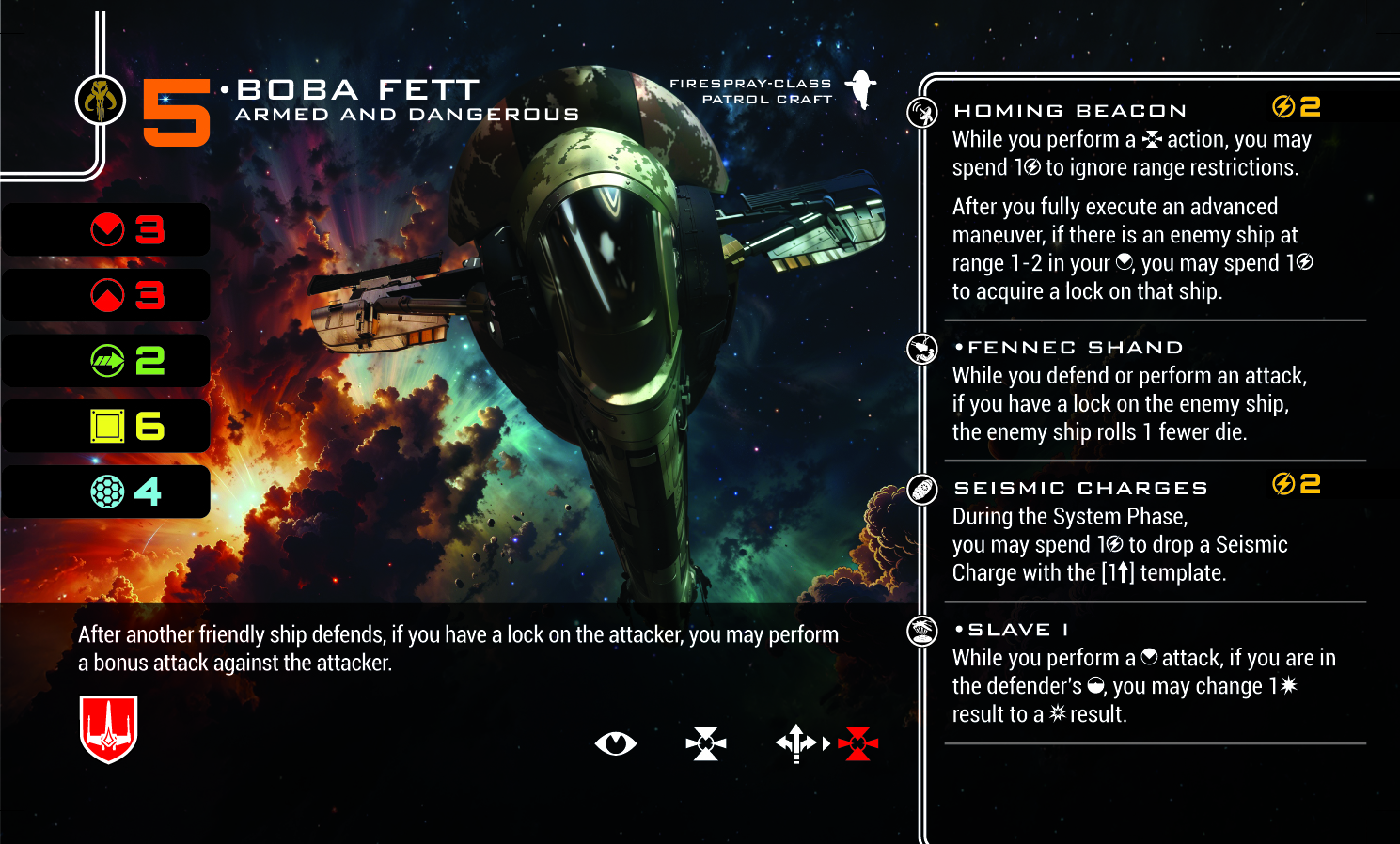Activate the eye-shaped focus action icon
Image resolution: width=1400 pixels, height=844 pixels.
click(x=616, y=743)
